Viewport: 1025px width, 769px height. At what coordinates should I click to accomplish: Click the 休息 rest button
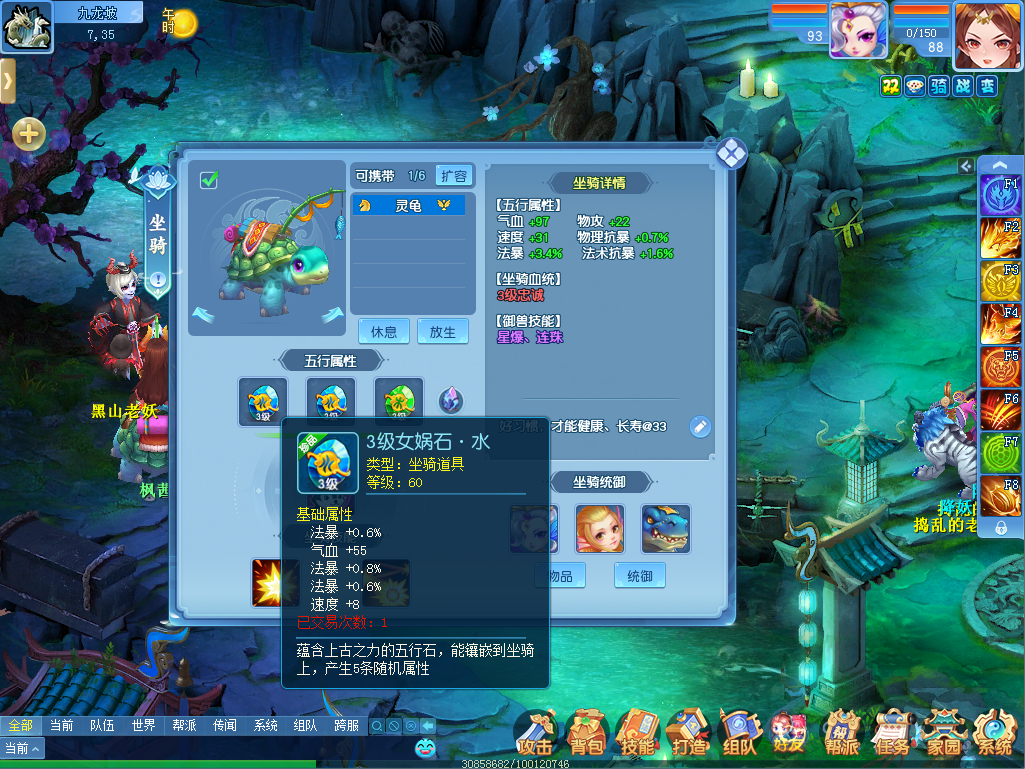pos(384,332)
